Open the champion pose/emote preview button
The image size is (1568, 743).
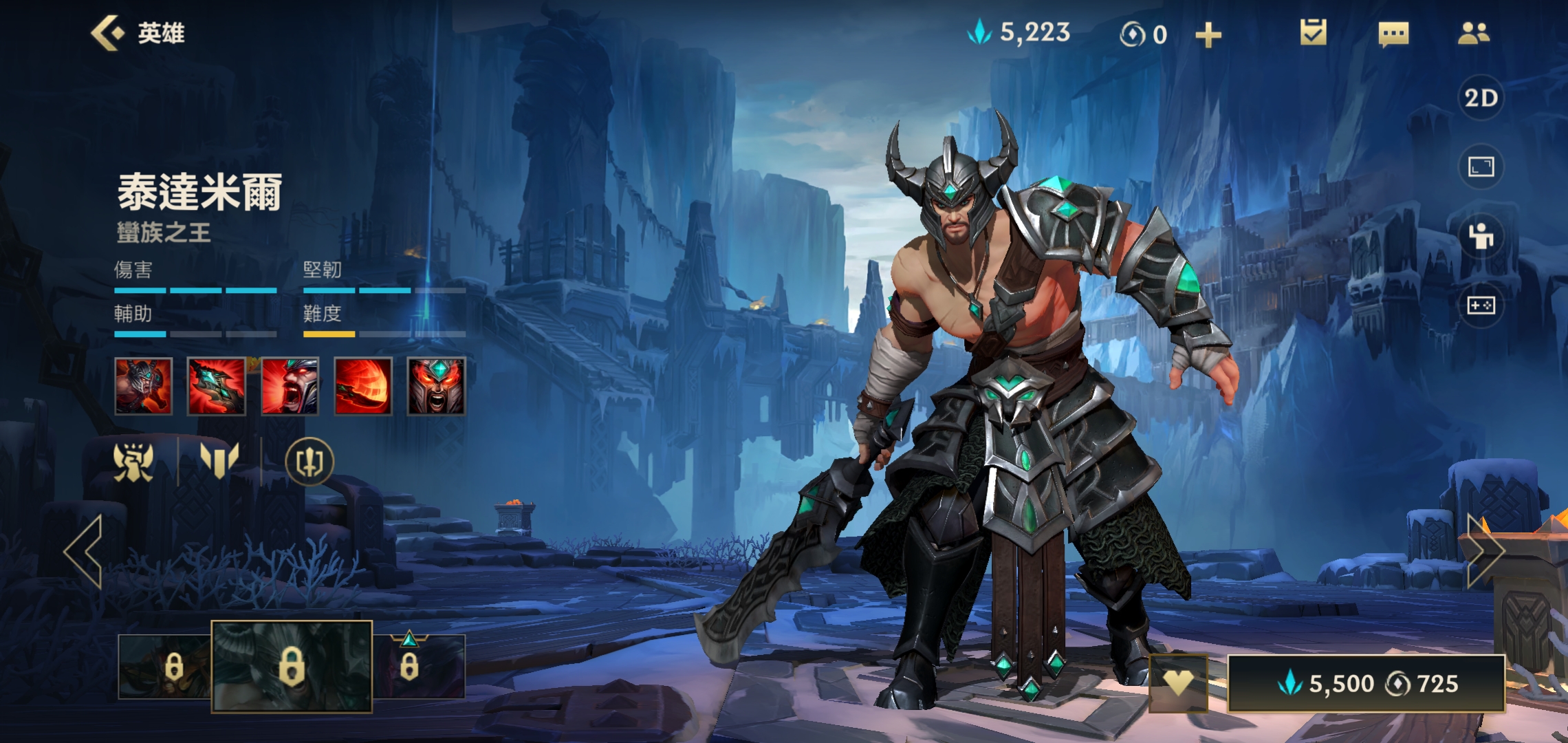point(1481,236)
